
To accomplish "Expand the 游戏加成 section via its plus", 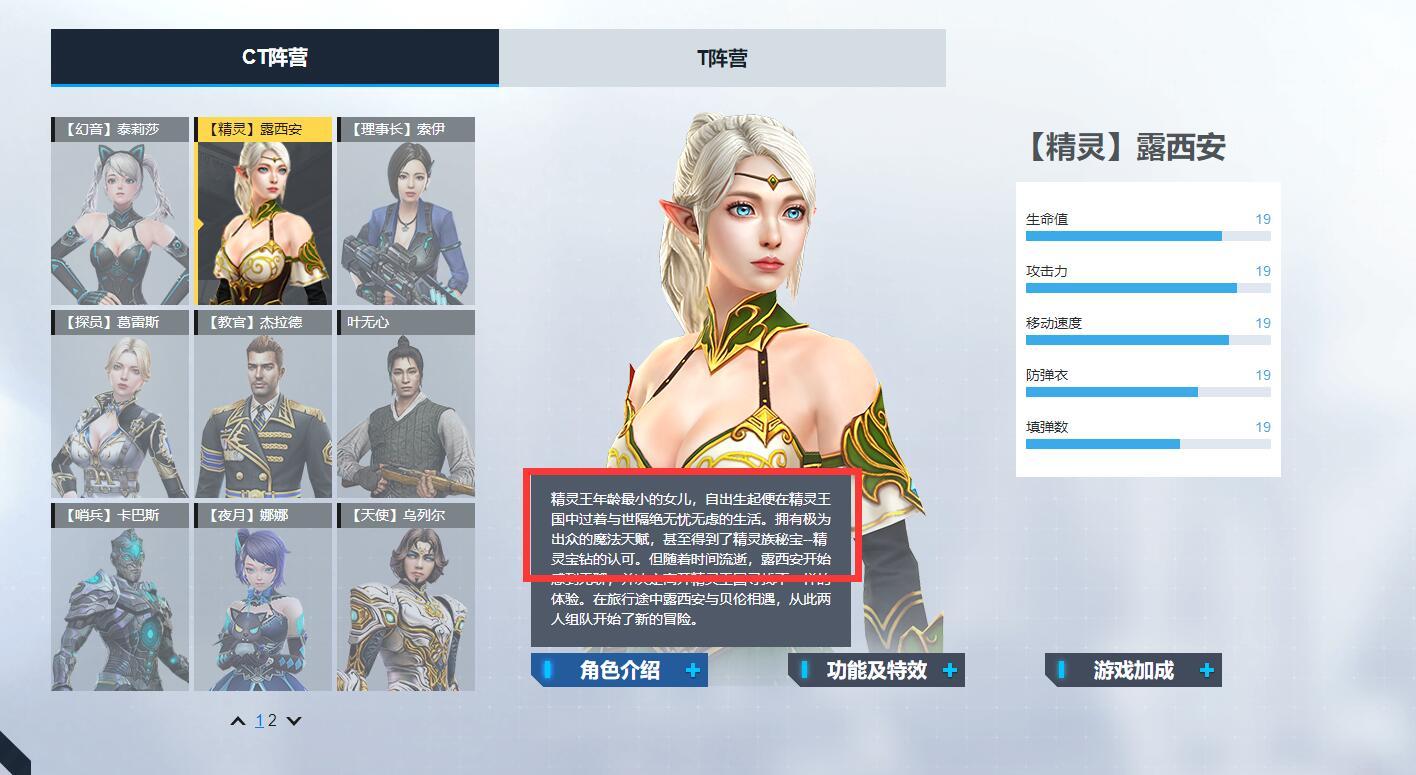I will pos(1208,670).
